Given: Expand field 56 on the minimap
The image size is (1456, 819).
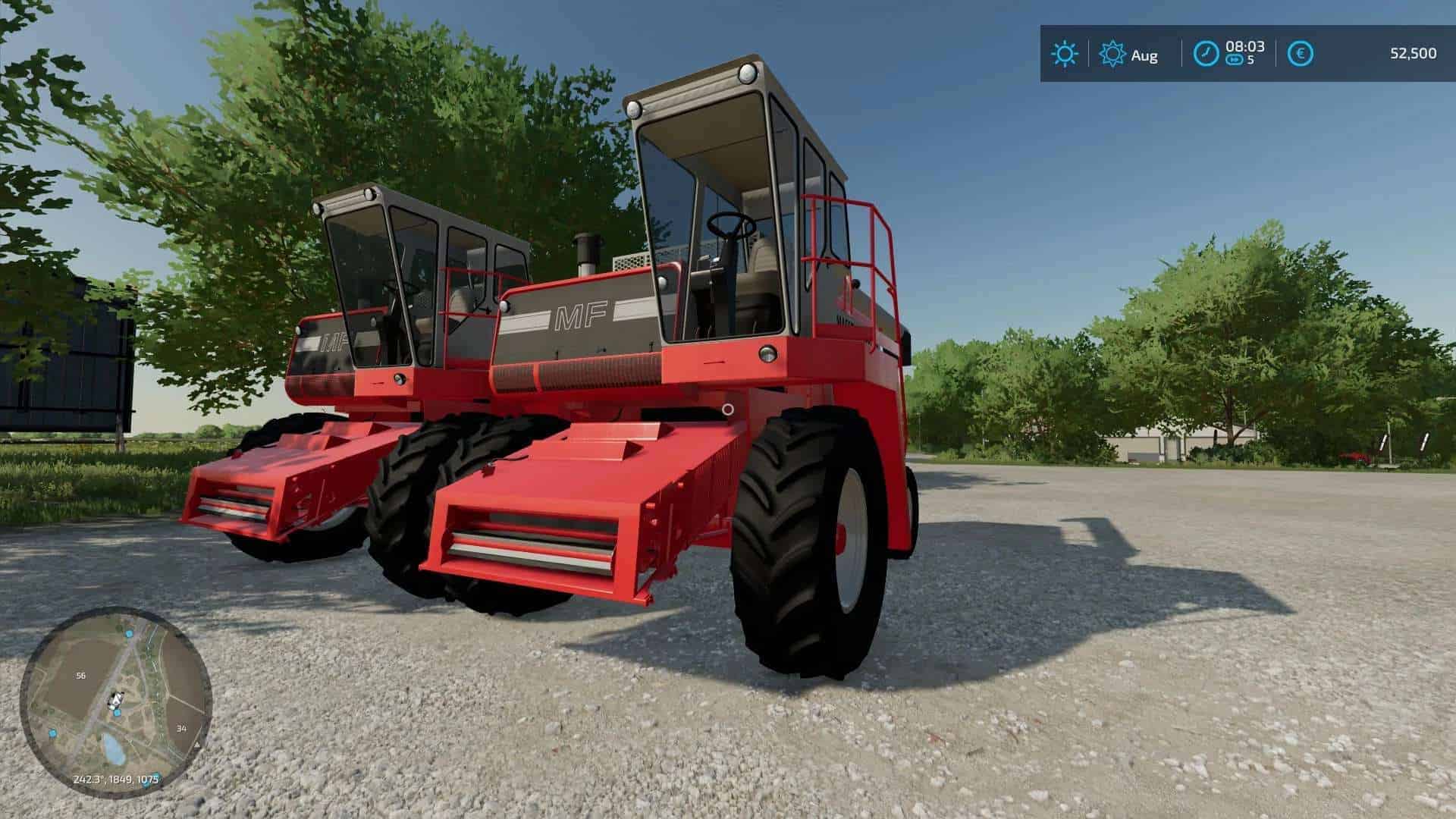Looking at the screenshot, I should 81,675.
